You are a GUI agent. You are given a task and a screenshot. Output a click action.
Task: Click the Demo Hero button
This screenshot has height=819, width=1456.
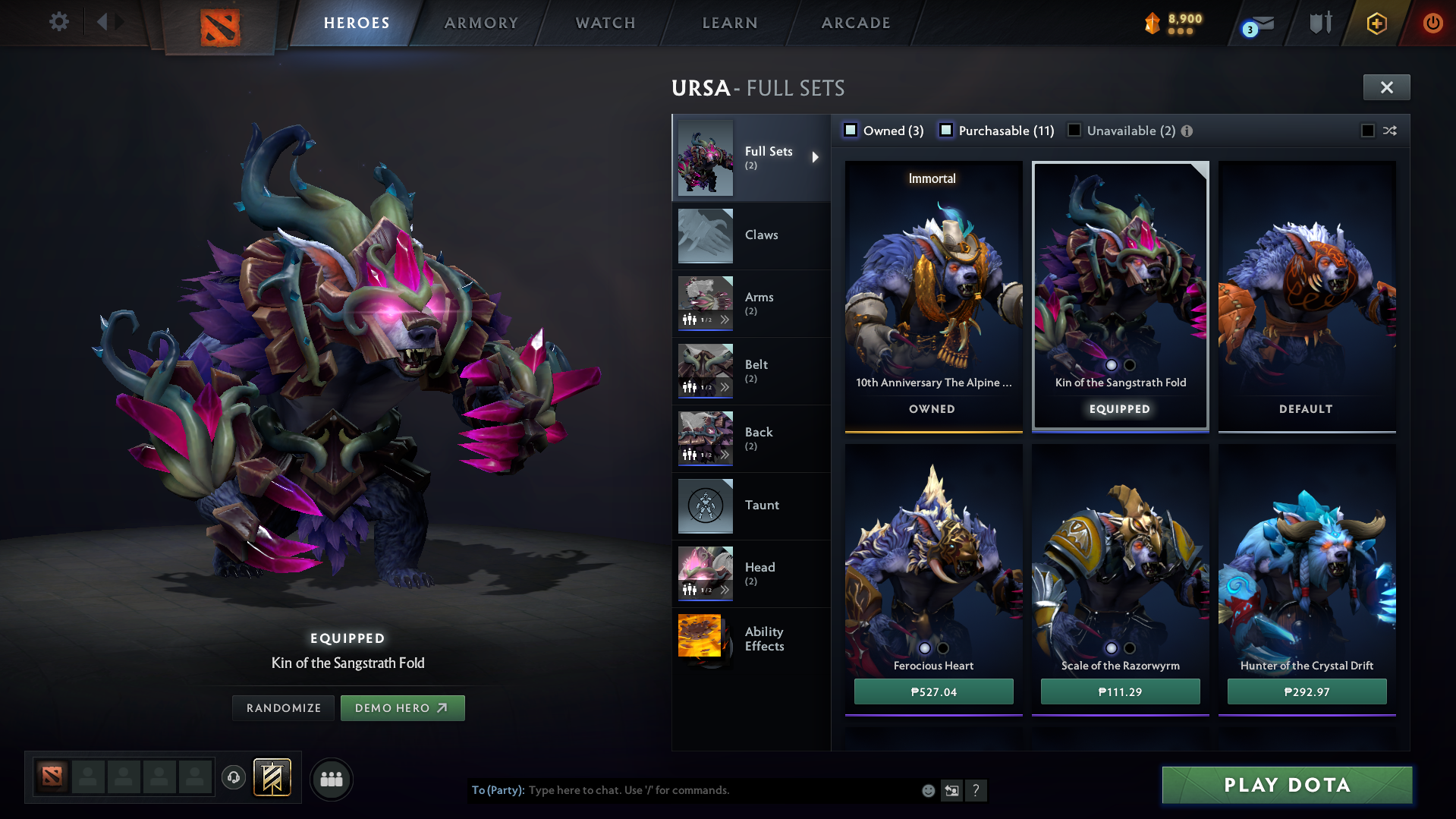point(402,707)
